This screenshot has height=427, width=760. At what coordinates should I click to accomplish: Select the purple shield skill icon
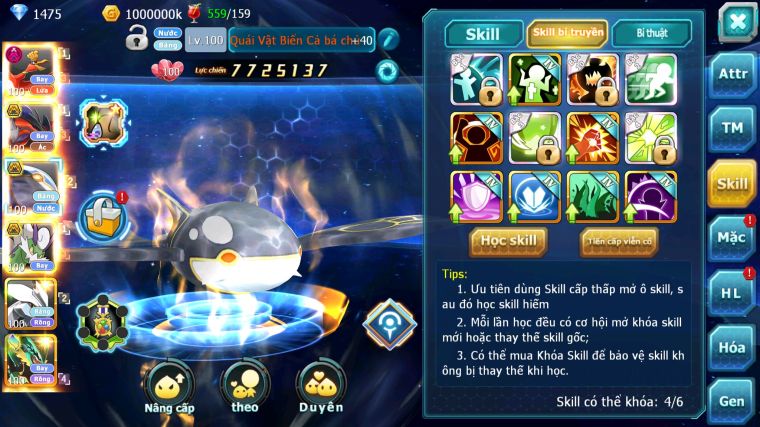476,194
